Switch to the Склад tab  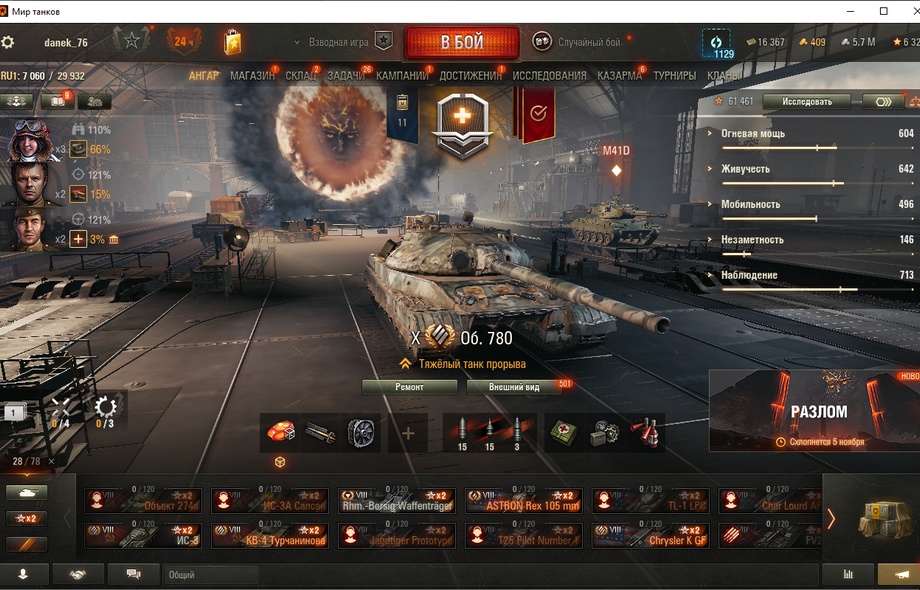300,76
